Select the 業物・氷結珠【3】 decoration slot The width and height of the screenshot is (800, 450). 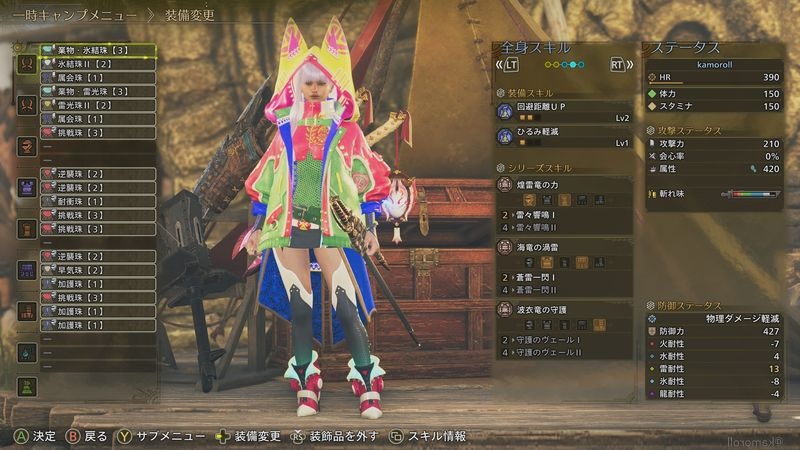click(97, 49)
